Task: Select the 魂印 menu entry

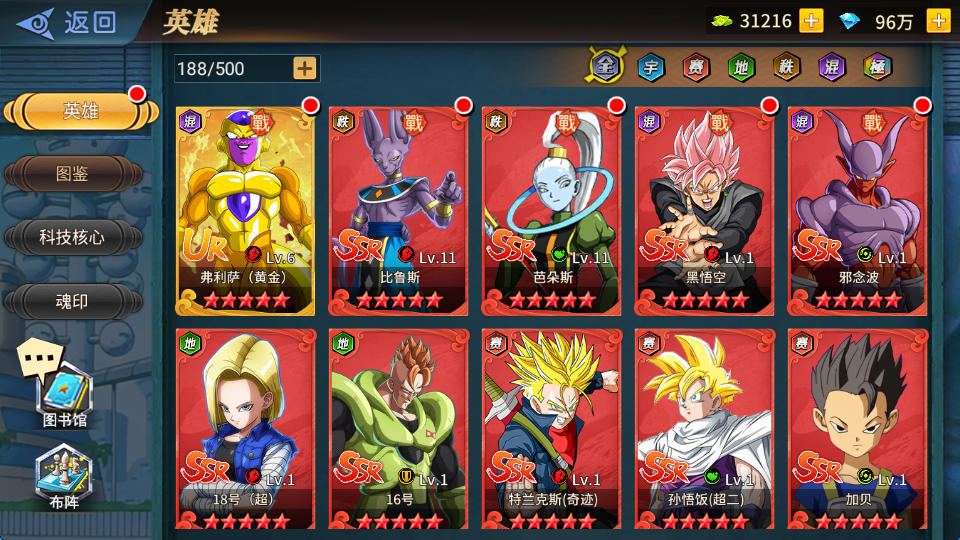Action: point(72,300)
